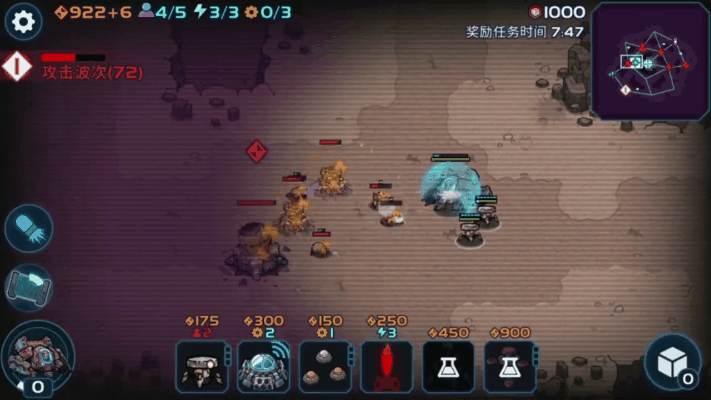This screenshot has height=400, width=711.
Task: Click the red diamond alert marker
Action: pyautogui.click(x=256, y=151)
